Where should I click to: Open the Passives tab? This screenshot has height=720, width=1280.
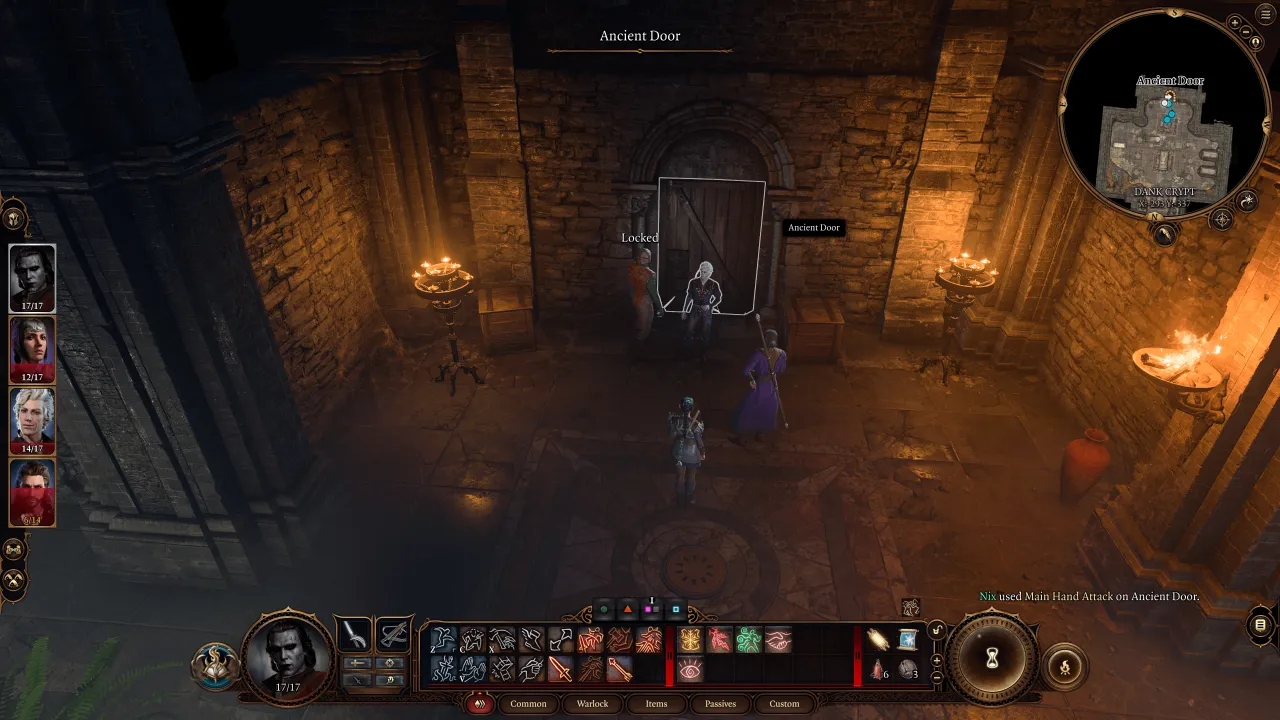(x=720, y=704)
